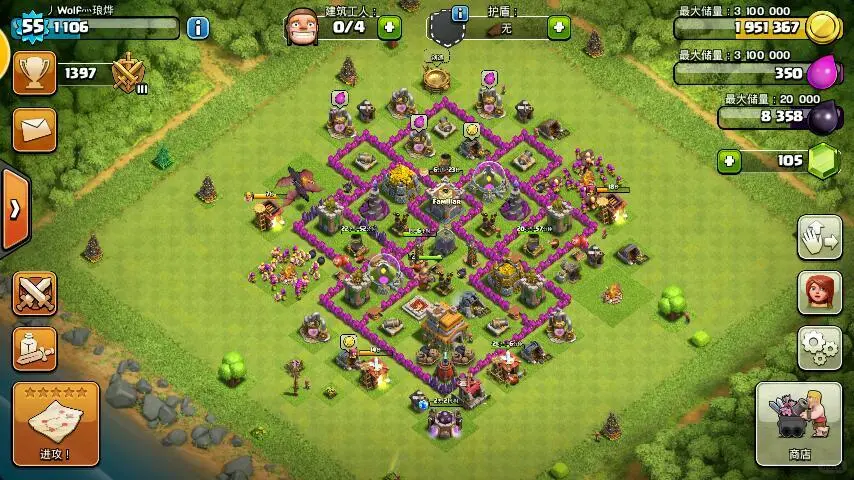The height and width of the screenshot is (480, 854).
Task: Open the crossed swords army overview
Action: pos(34,293)
